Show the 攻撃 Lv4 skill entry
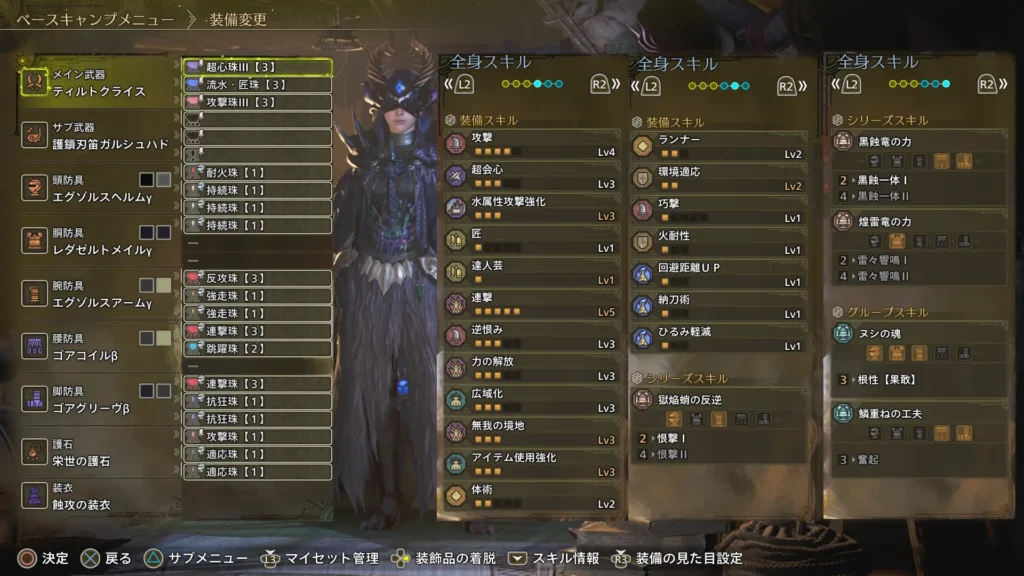The width and height of the screenshot is (1024, 576). [533, 144]
